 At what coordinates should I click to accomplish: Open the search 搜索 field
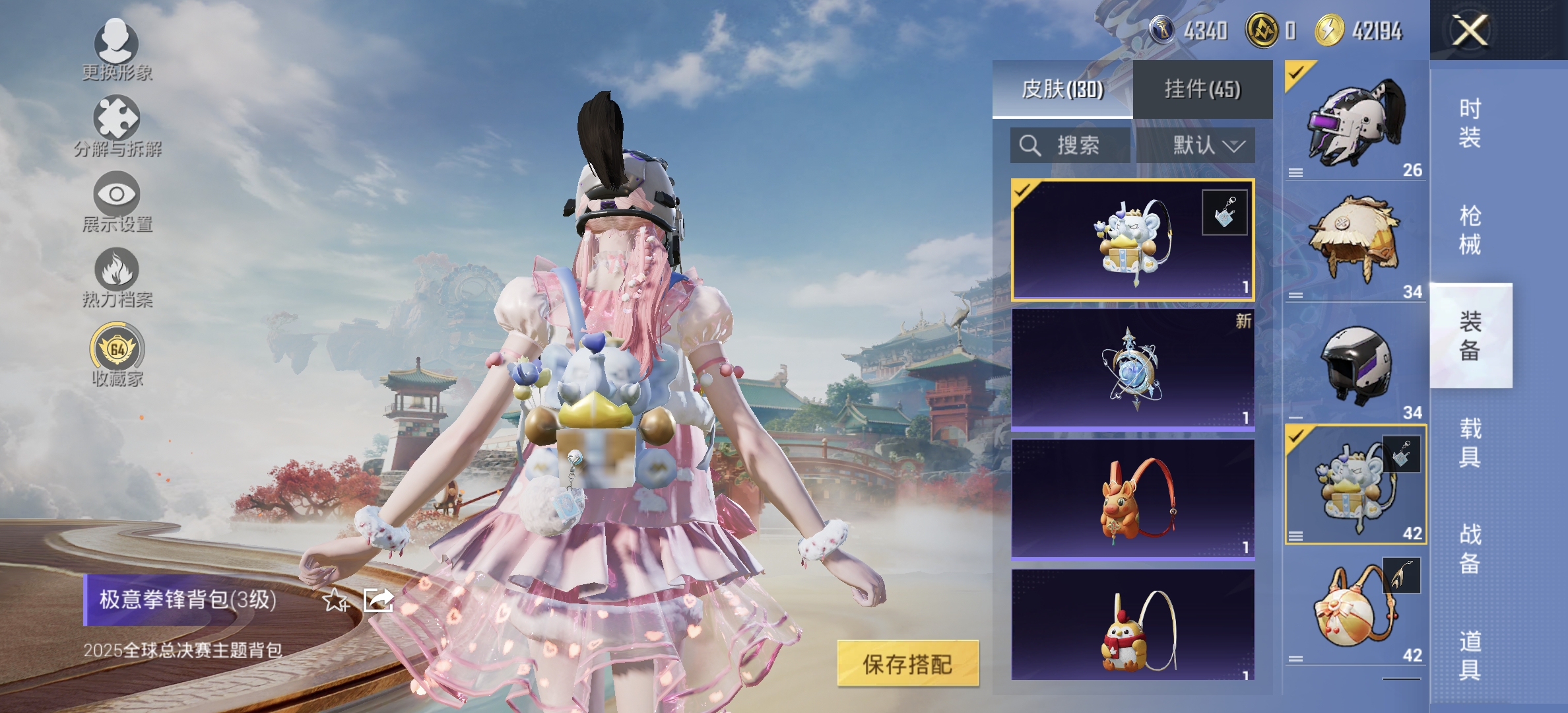(x=1069, y=146)
